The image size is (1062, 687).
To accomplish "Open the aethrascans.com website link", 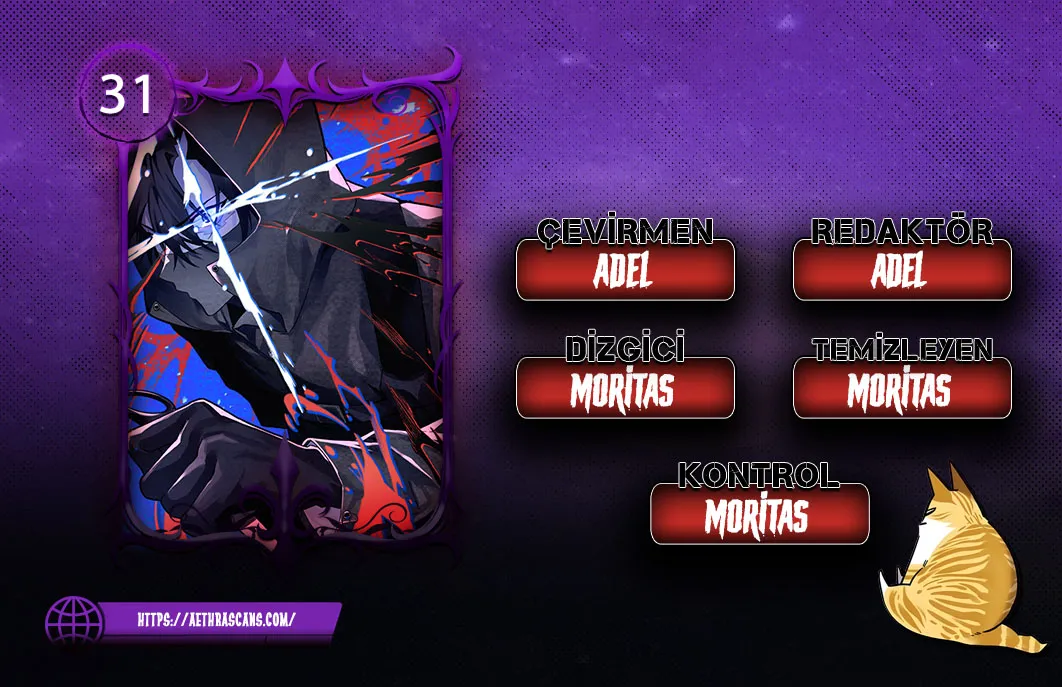I will point(216,619).
